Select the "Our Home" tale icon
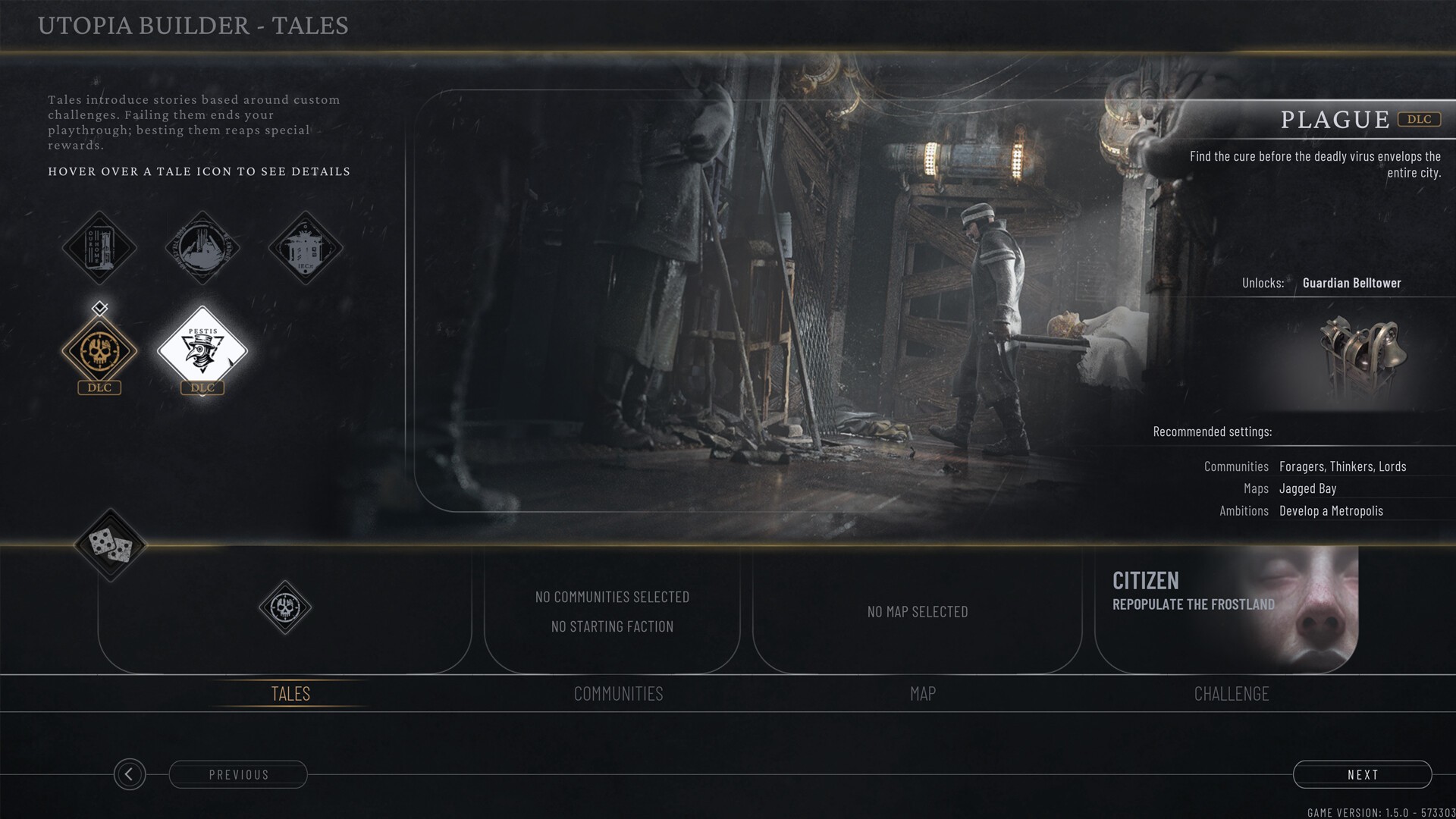The image size is (1456, 819). [x=99, y=247]
